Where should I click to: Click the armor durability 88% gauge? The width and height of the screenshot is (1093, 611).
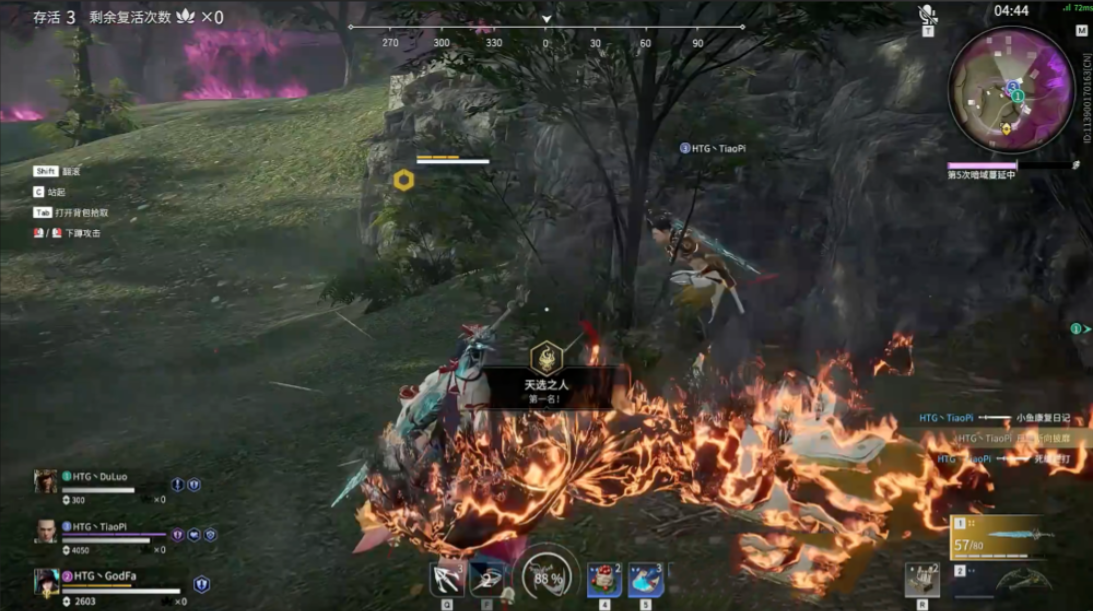(547, 578)
